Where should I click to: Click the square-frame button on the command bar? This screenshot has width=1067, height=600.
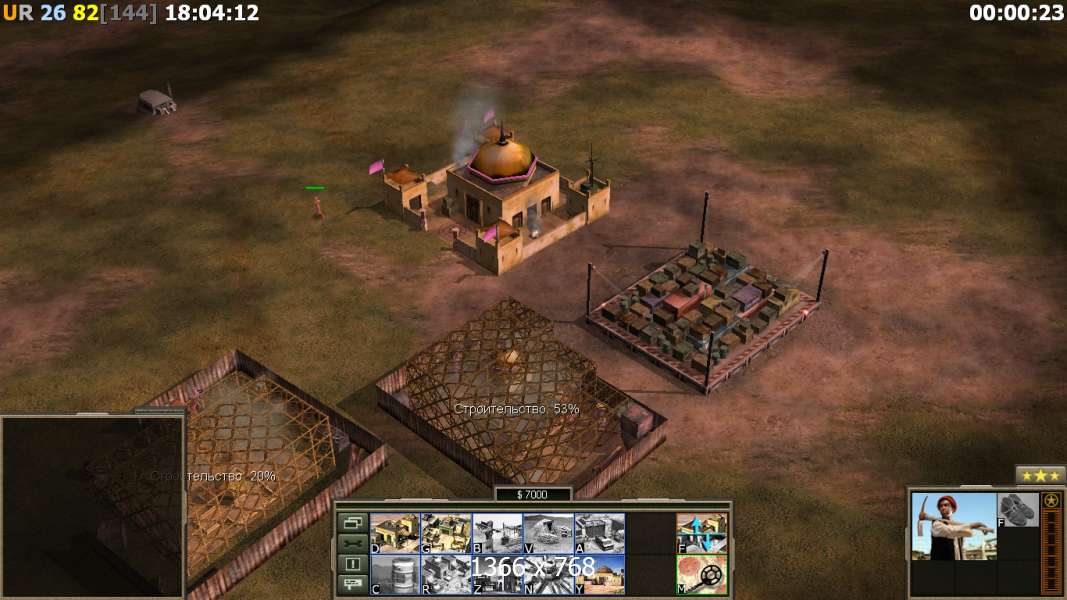353,564
